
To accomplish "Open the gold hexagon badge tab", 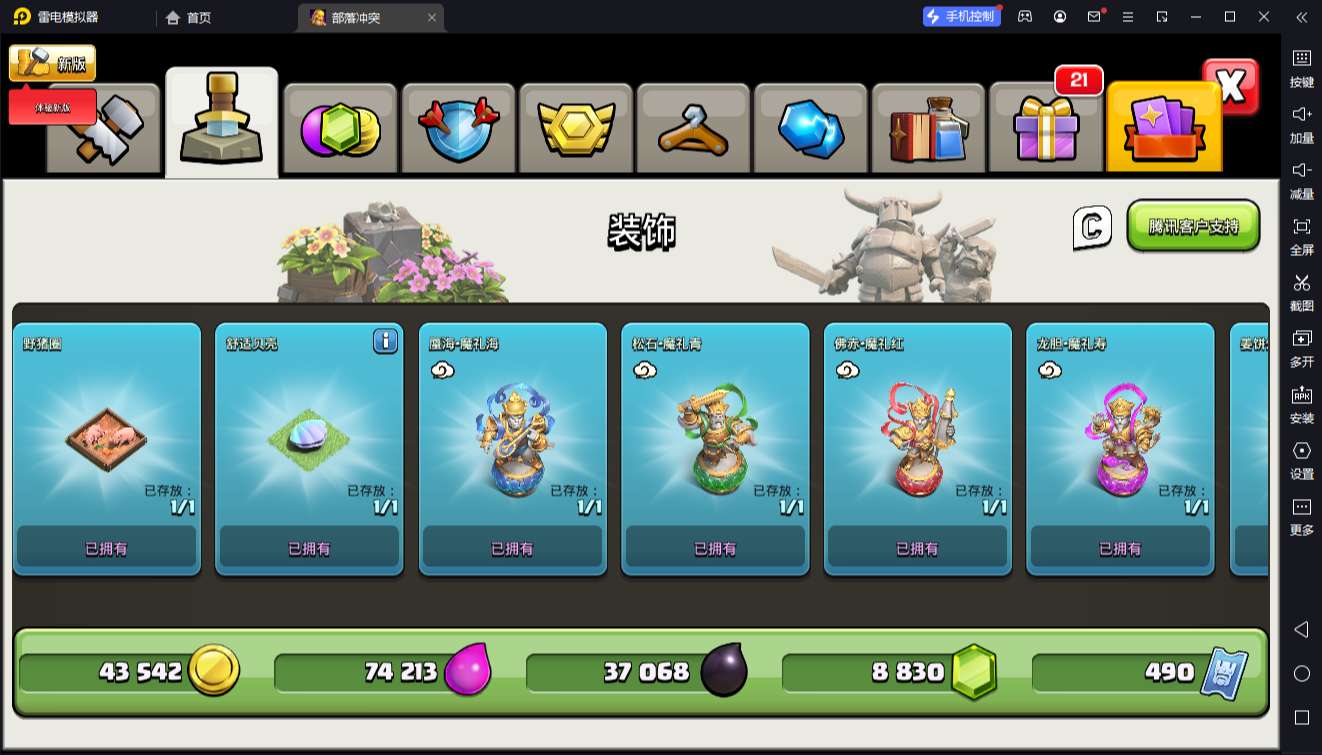I will (575, 130).
